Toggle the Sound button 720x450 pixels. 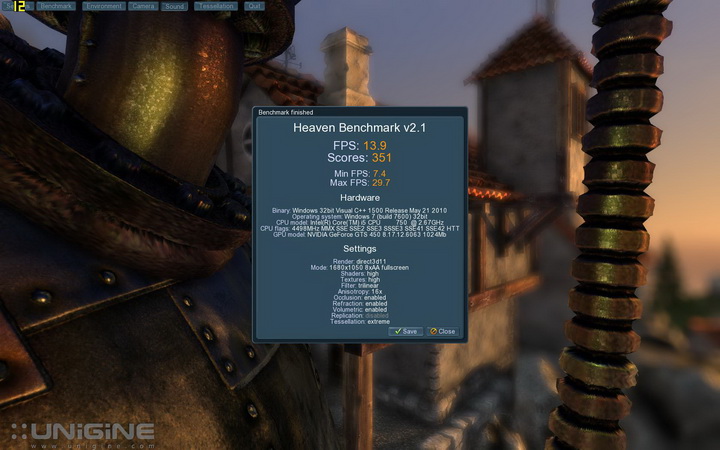click(176, 6)
